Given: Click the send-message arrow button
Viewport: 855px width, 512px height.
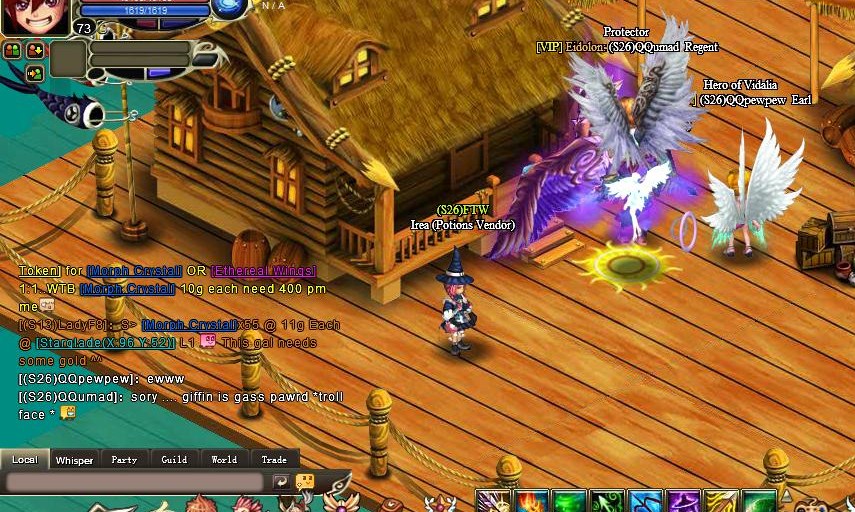Looking at the screenshot, I should click(x=281, y=482).
